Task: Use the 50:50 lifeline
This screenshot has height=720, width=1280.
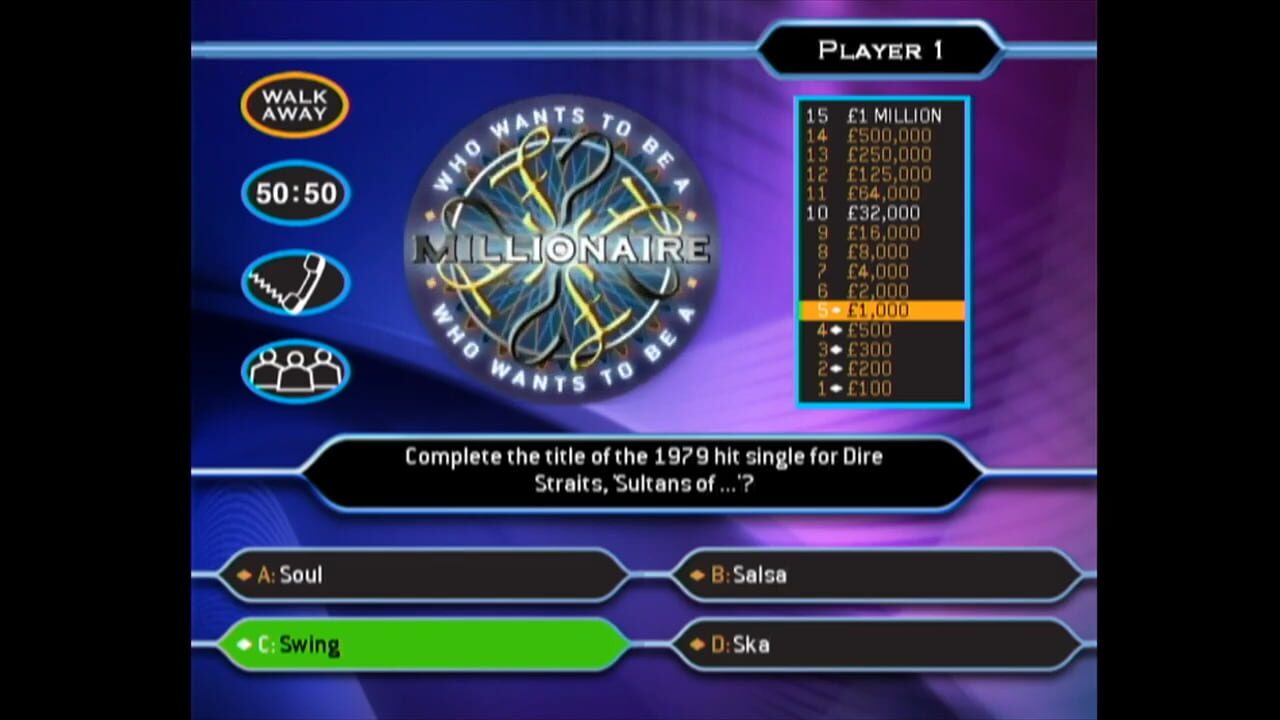Action: 294,193
